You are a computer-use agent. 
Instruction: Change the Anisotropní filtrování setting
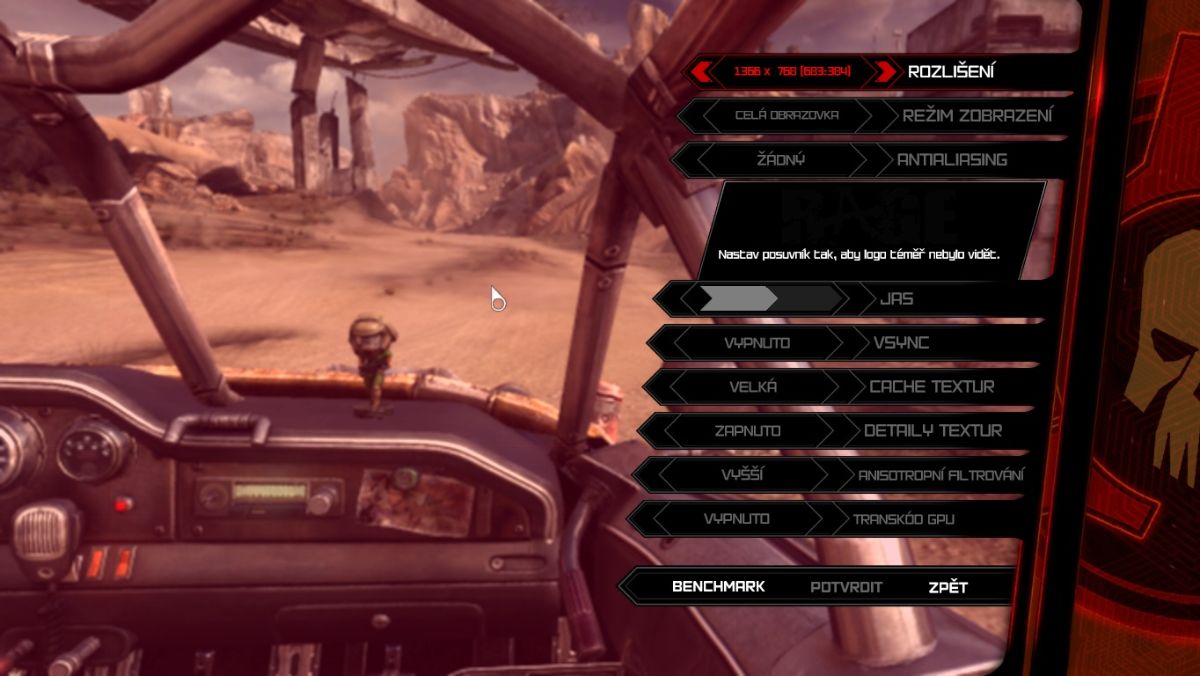point(742,475)
